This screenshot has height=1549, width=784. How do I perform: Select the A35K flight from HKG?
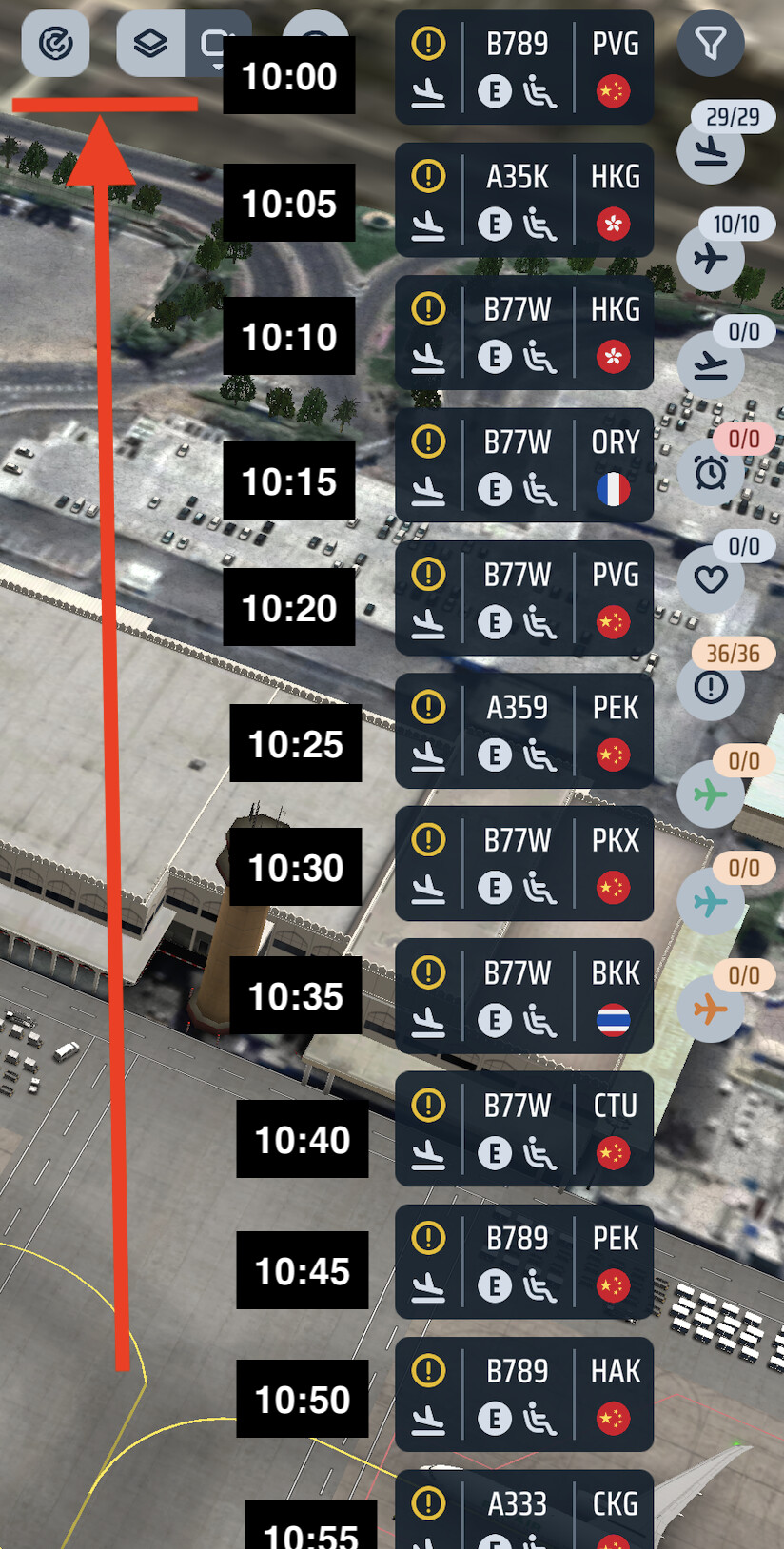point(523,200)
